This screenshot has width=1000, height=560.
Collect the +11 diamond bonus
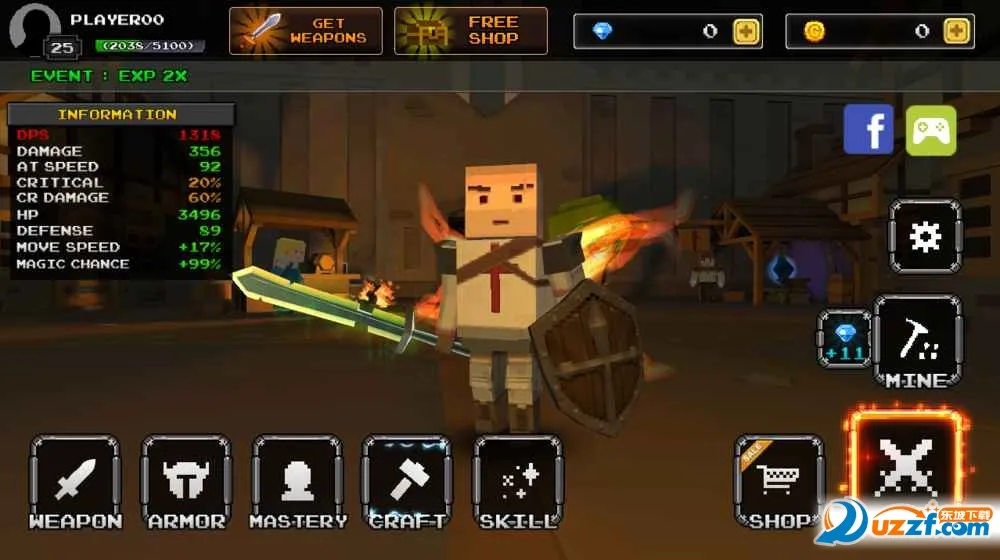pos(844,338)
